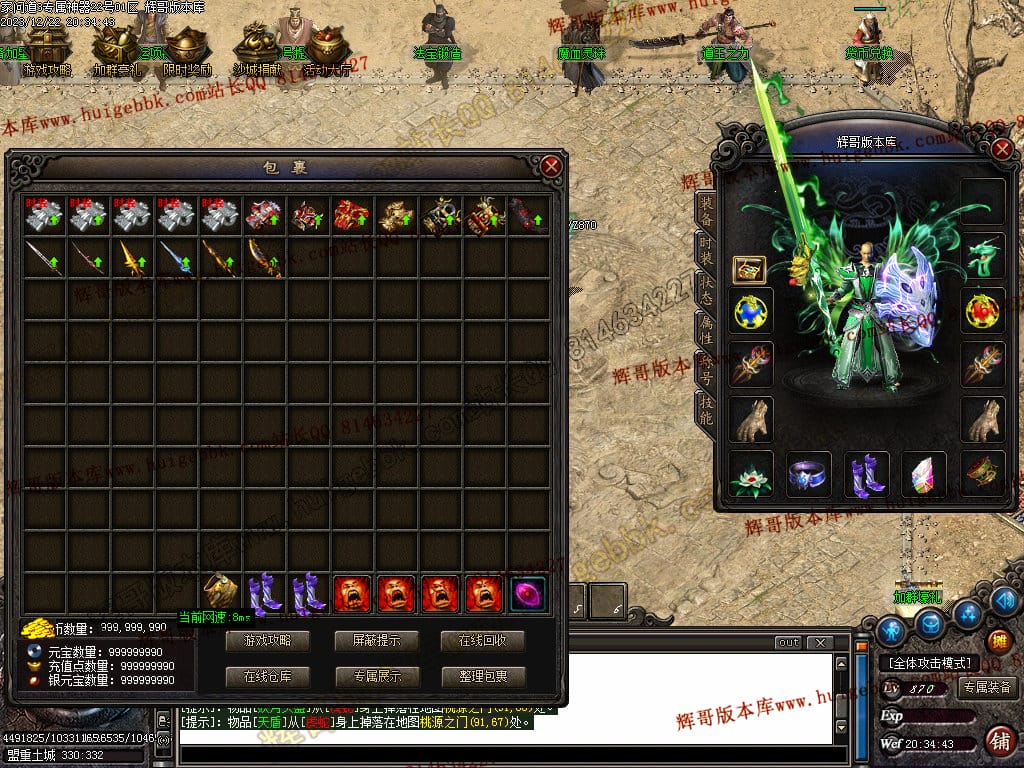This screenshot has width=1024, height=768.
Task: Close the character equipment panel
Action: click(1003, 150)
